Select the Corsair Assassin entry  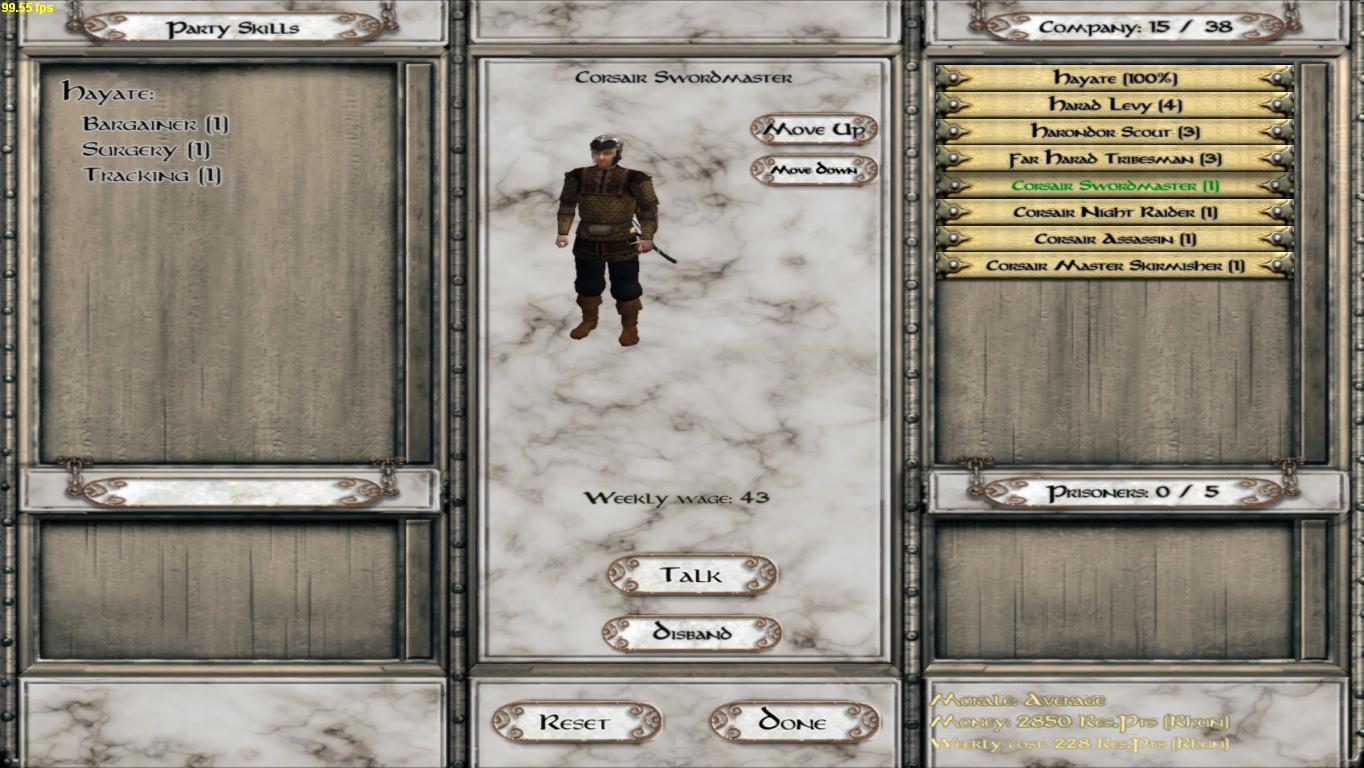[1114, 239]
